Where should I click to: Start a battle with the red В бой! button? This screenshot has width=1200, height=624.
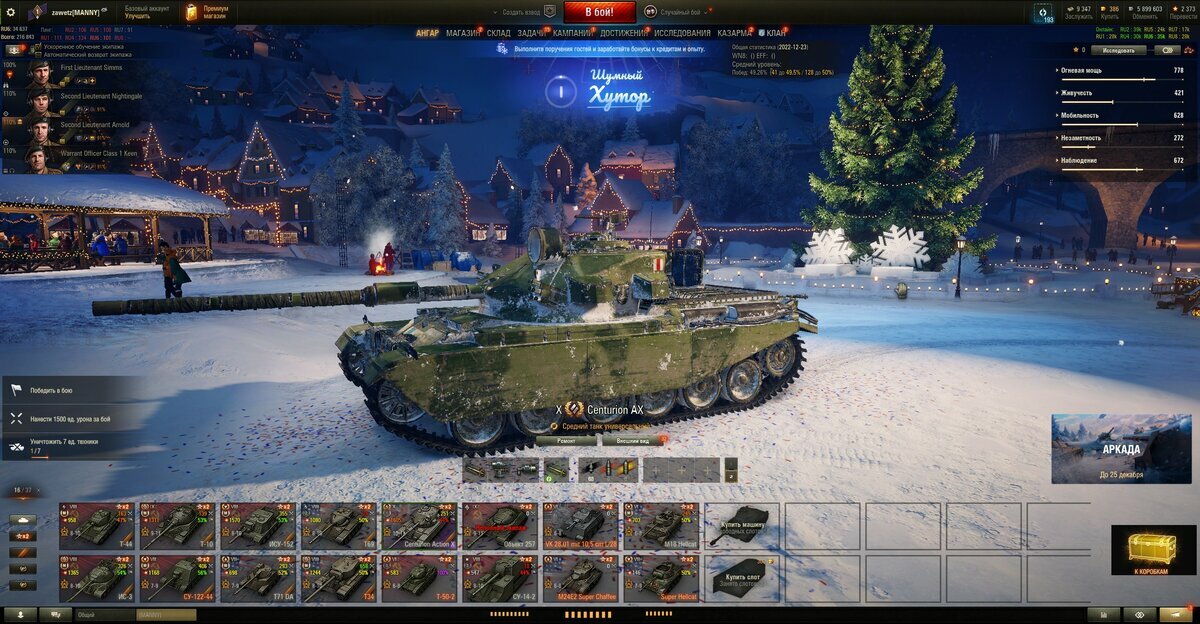point(600,12)
